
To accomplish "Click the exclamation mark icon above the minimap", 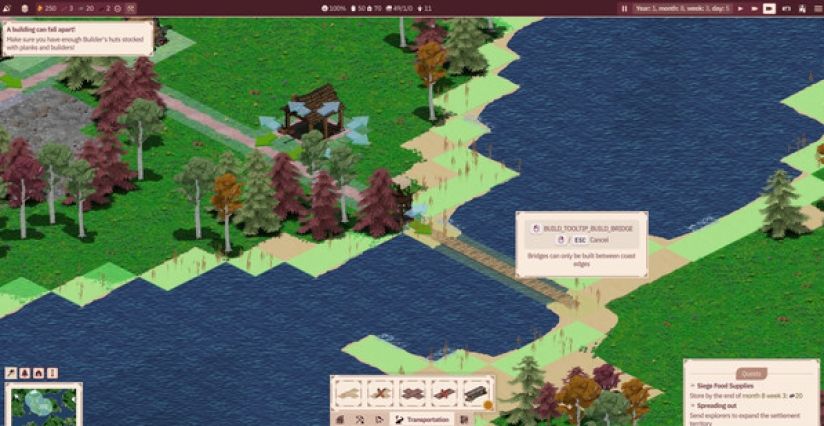I will pyautogui.click(x=52, y=373).
